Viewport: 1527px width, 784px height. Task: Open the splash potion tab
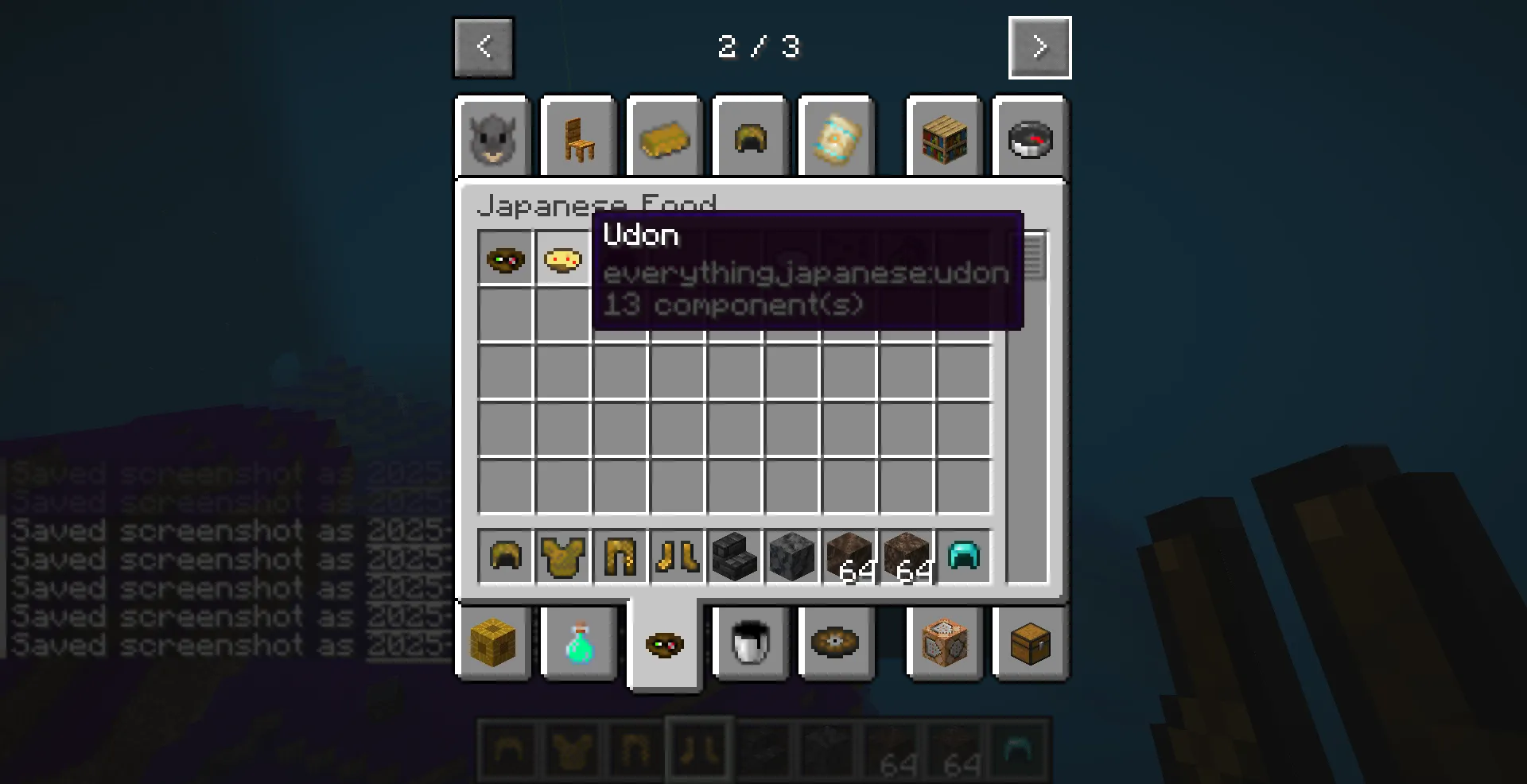[x=578, y=644]
